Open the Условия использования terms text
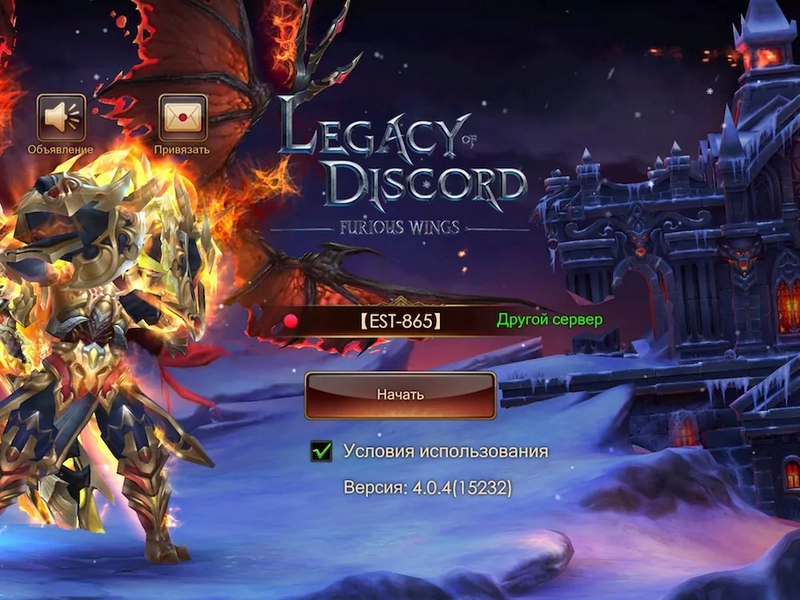This screenshot has height=600, width=800. [445, 451]
